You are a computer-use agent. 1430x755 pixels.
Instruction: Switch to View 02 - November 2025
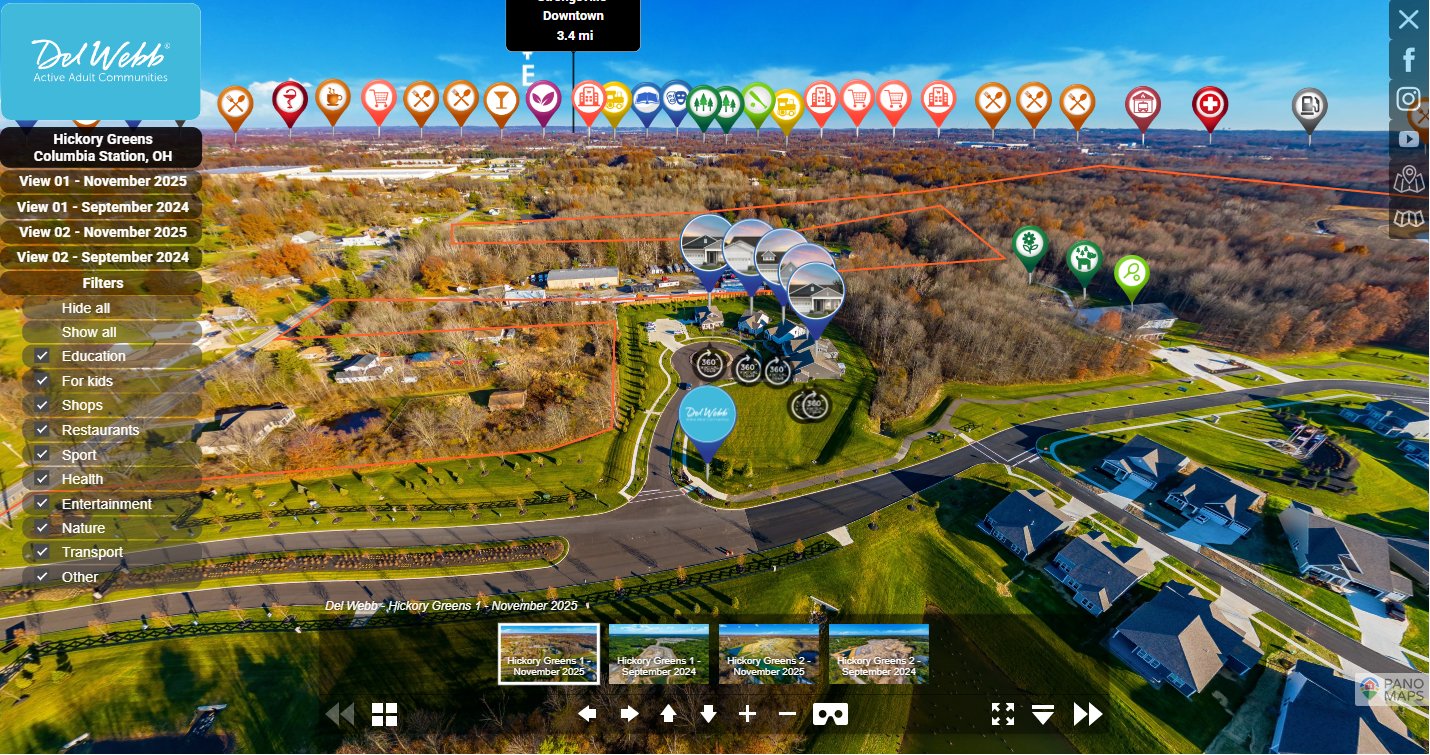[102, 232]
